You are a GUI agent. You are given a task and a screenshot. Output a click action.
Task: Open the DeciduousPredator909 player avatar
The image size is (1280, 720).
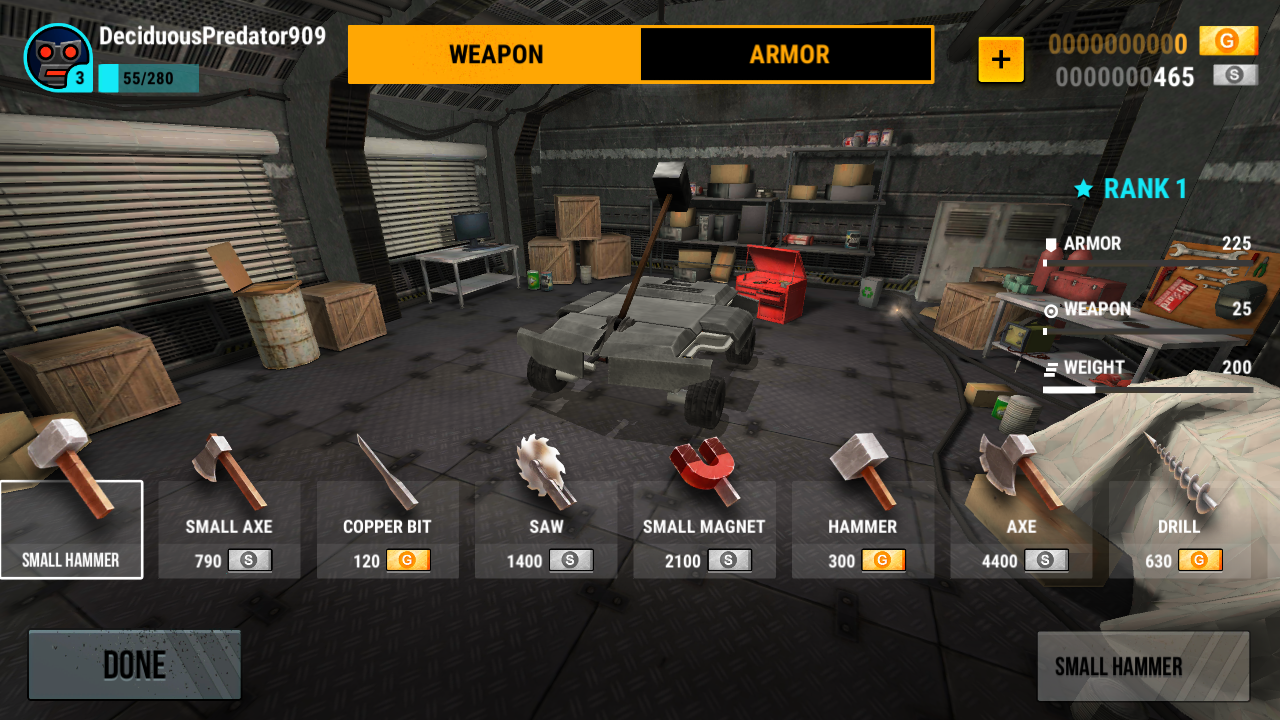(x=58, y=58)
